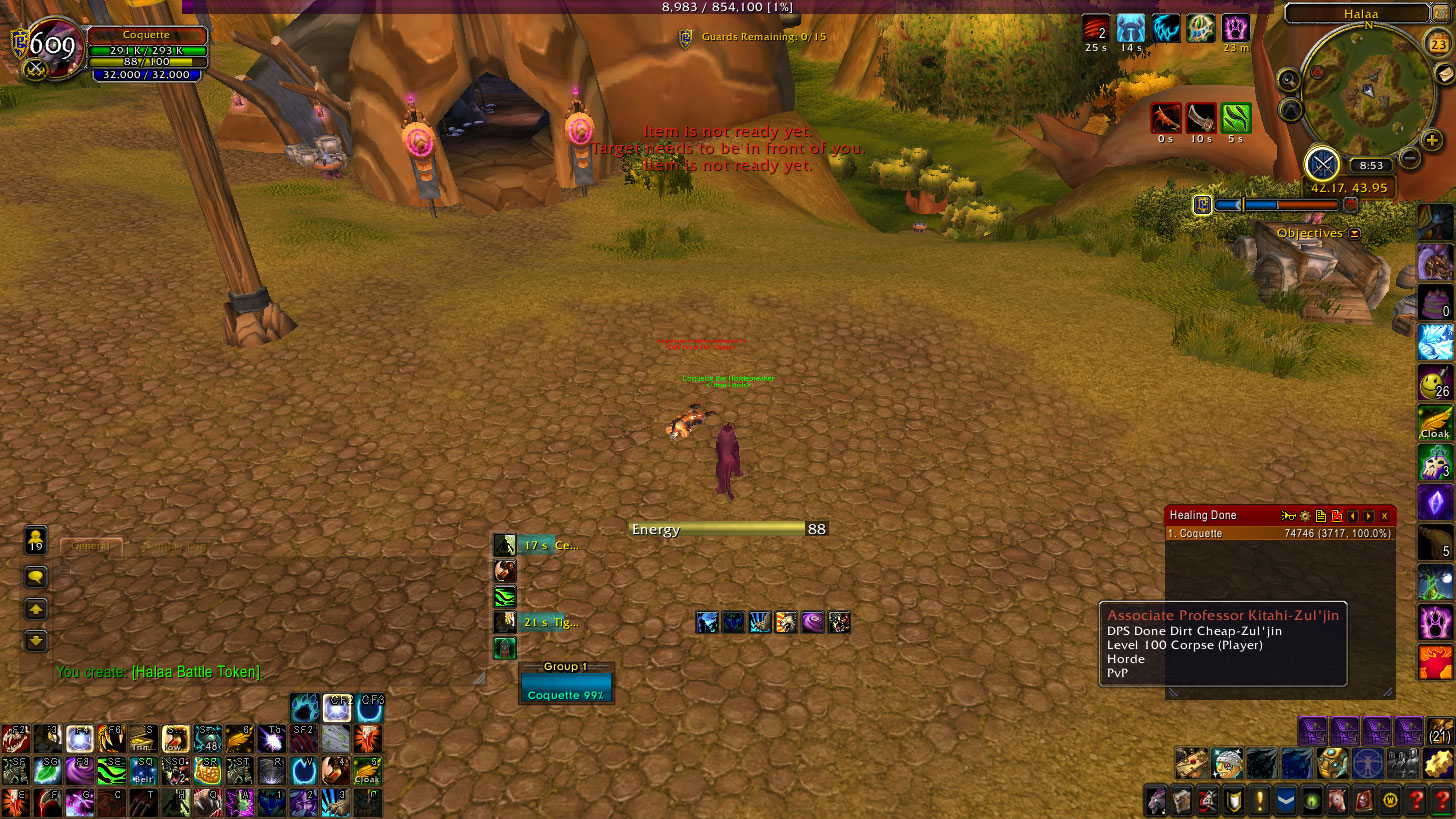Click the yellow exclamation quest log button
The width and height of the screenshot is (1456, 819).
pyautogui.click(x=1259, y=801)
